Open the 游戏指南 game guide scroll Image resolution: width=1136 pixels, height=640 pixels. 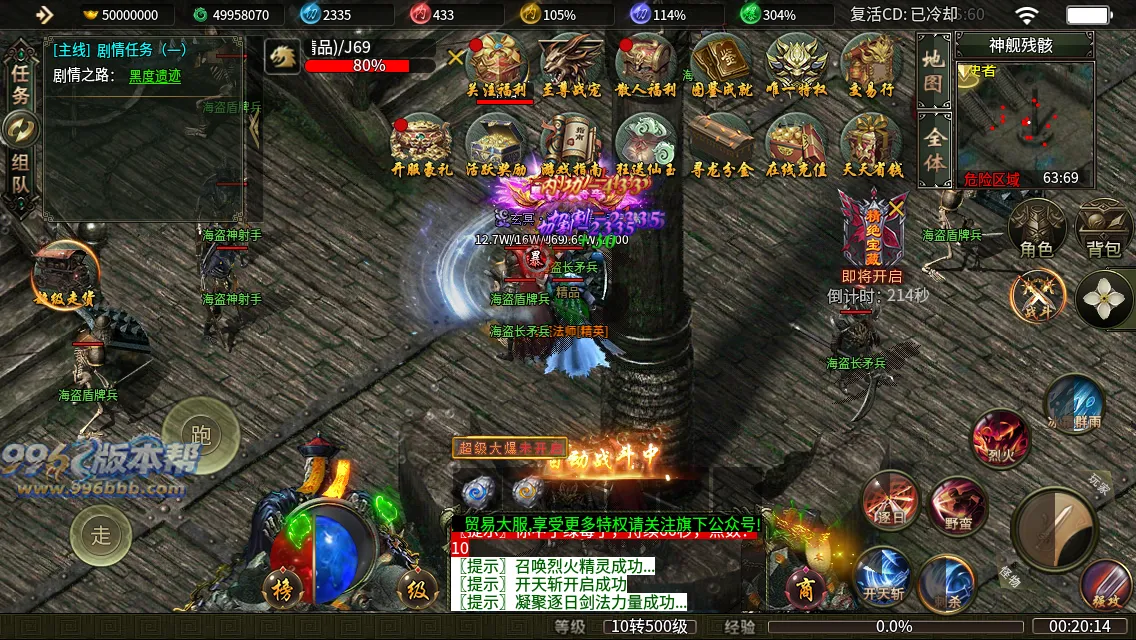(x=572, y=144)
